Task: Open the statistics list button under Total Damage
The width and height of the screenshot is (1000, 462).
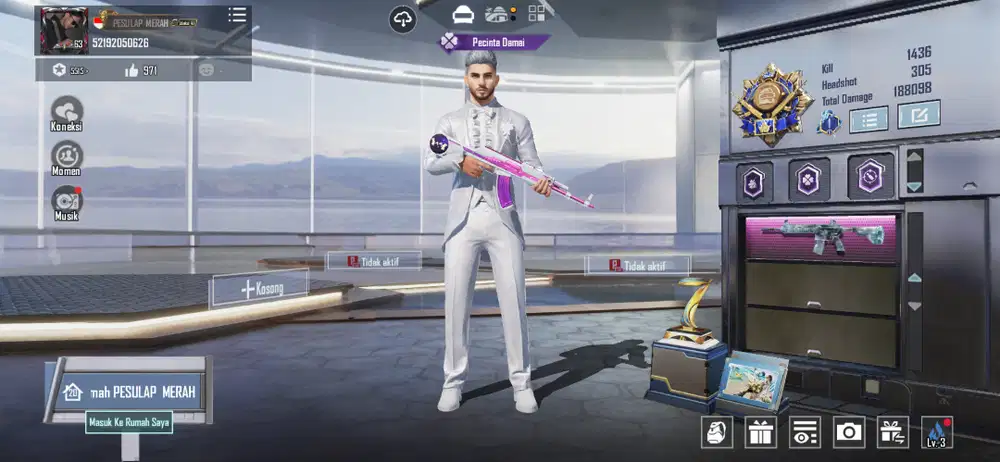Action: pos(868,120)
